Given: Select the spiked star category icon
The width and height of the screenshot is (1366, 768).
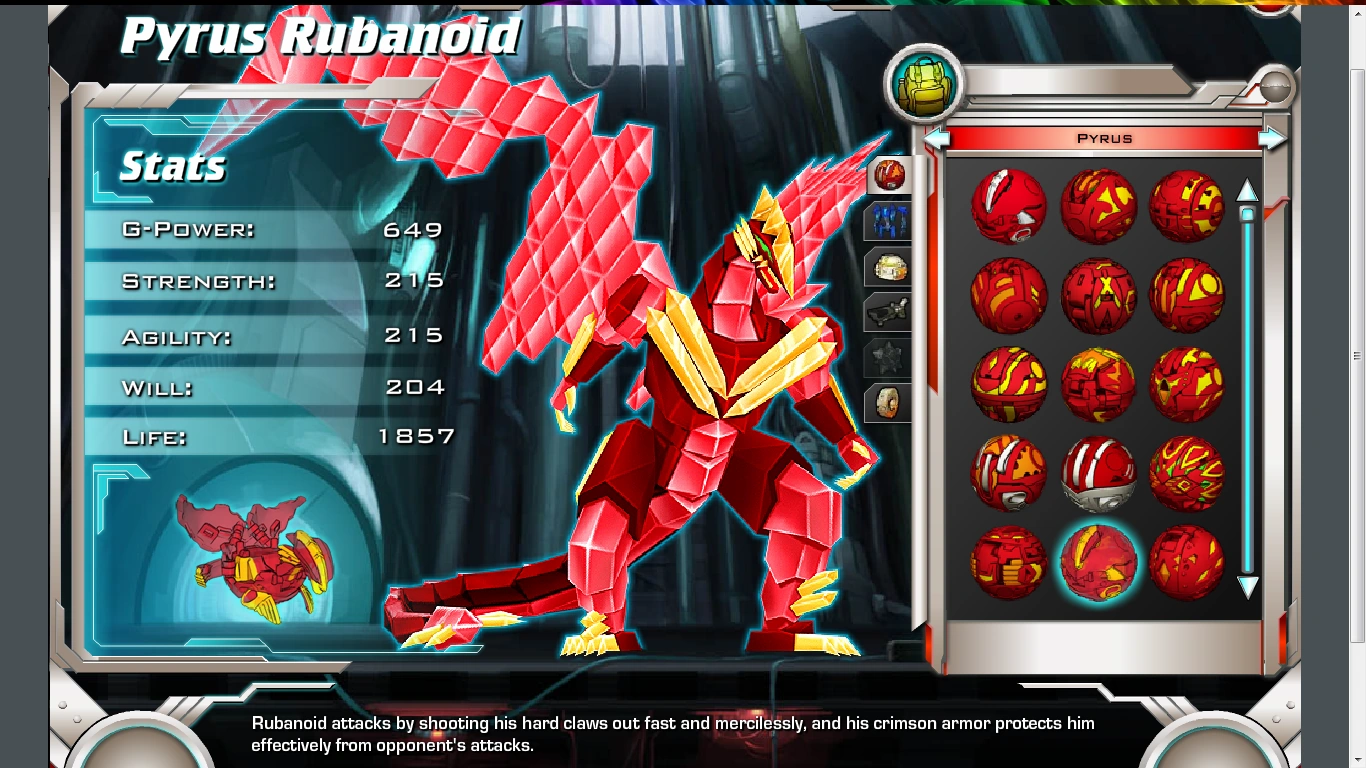Looking at the screenshot, I should coord(886,356).
